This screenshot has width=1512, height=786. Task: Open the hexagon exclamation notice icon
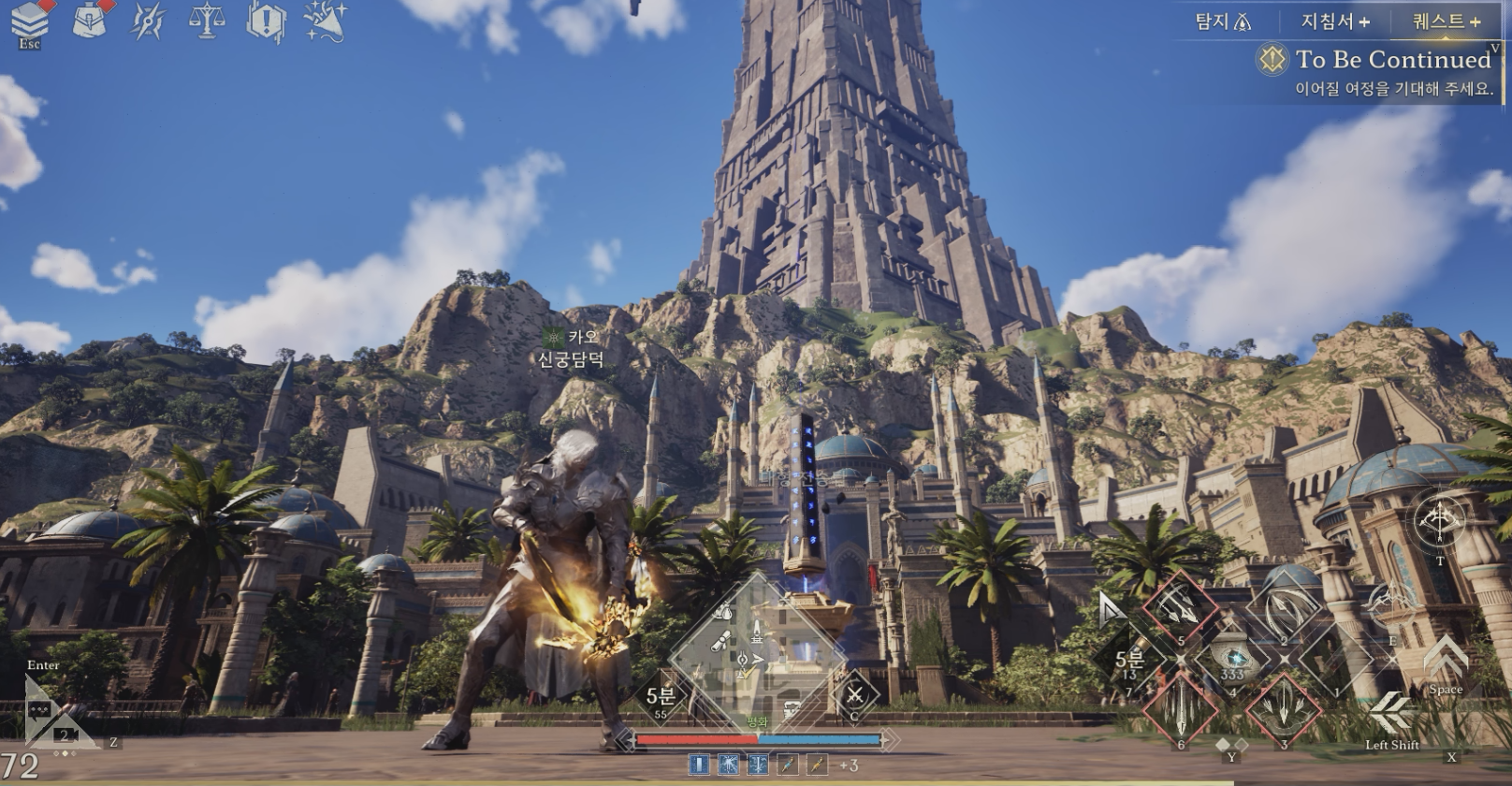[266, 21]
